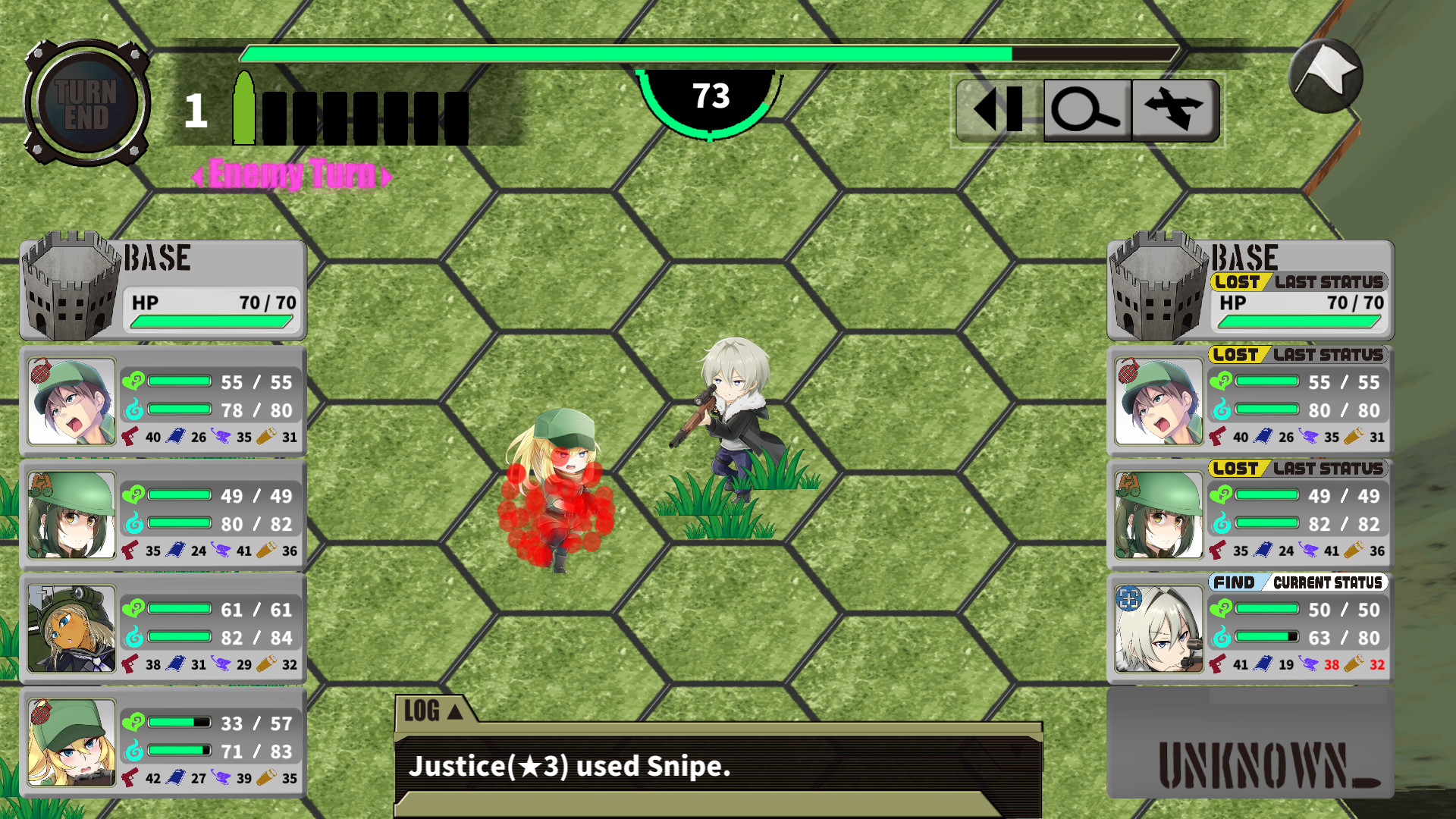Viewport: 1456px width, 819px height.
Task: Open the magnifying glass search tool
Action: 1086,111
